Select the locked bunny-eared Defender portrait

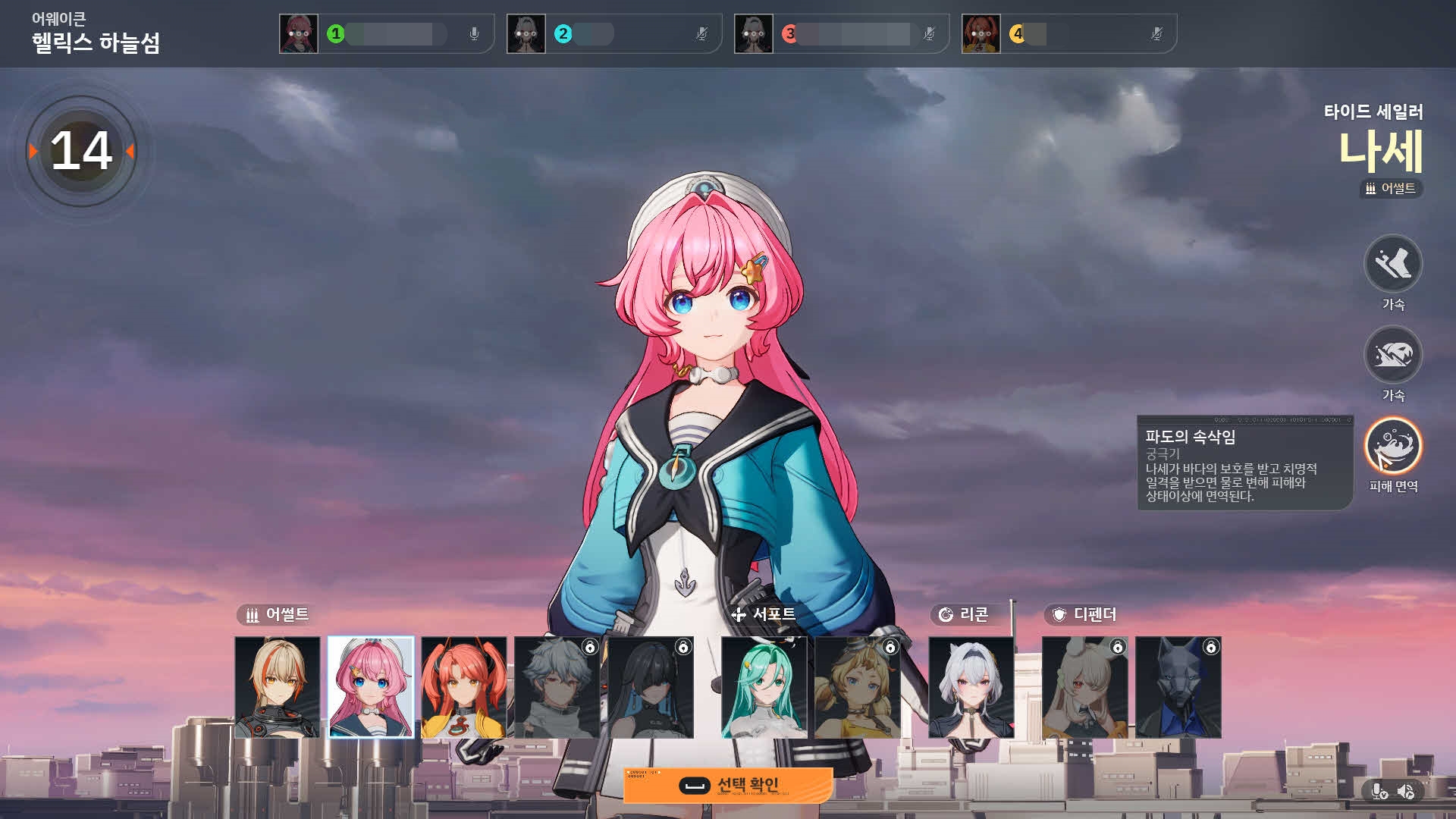click(x=1085, y=687)
